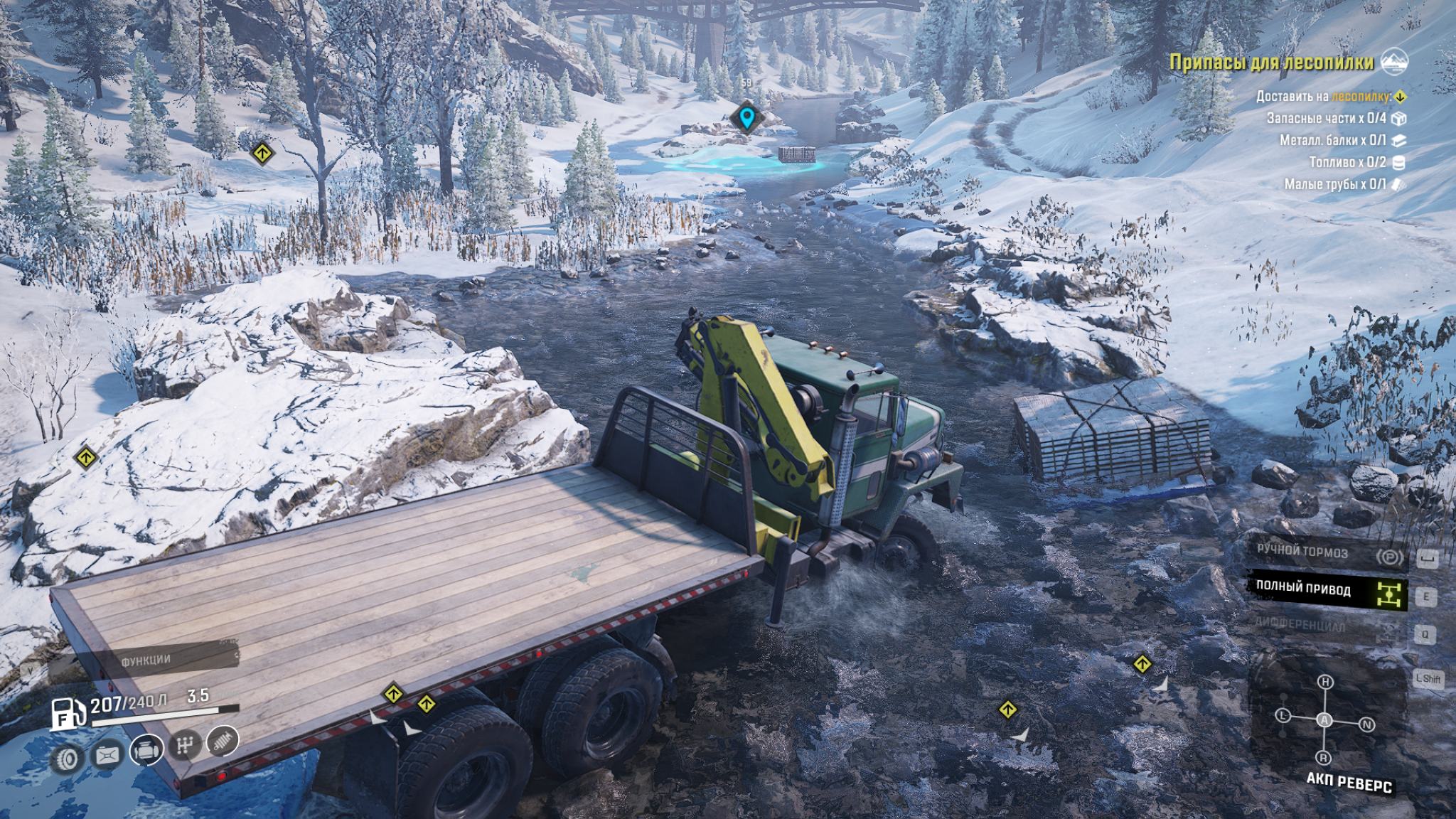Shift the gearbox to L gear
The width and height of the screenshot is (1456, 819).
(1283, 715)
